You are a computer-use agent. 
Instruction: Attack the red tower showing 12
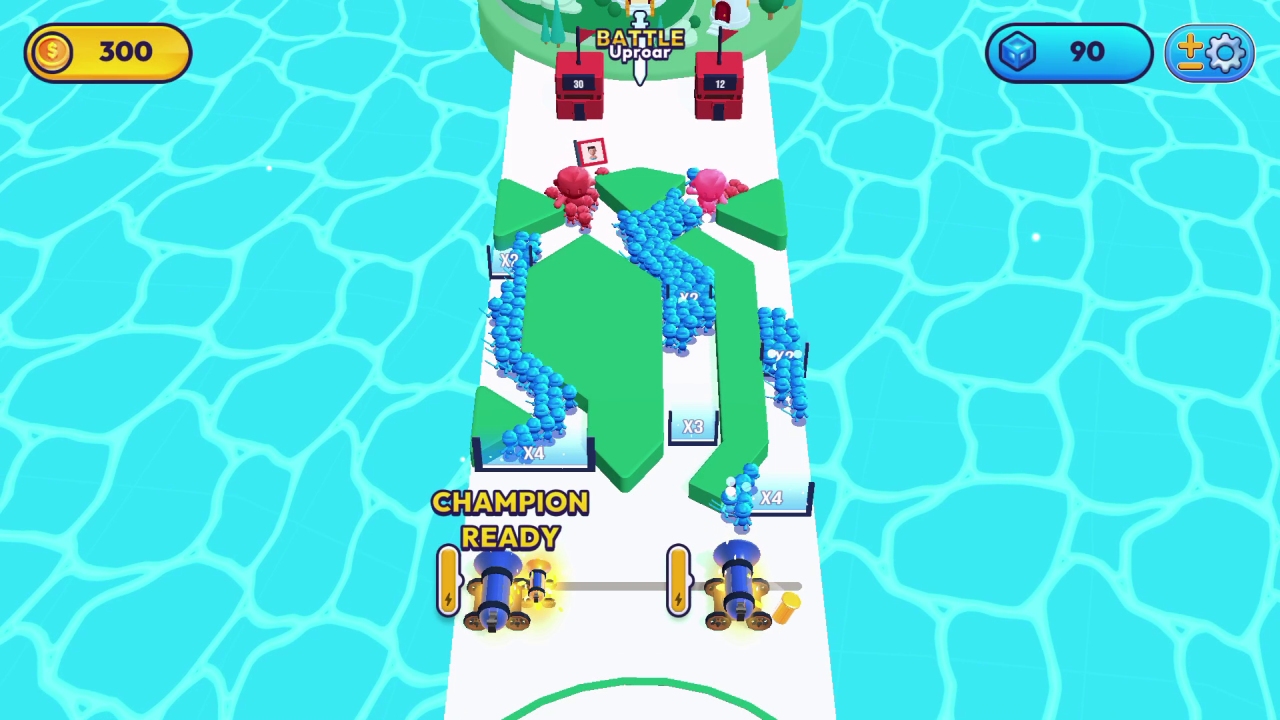click(x=720, y=85)
